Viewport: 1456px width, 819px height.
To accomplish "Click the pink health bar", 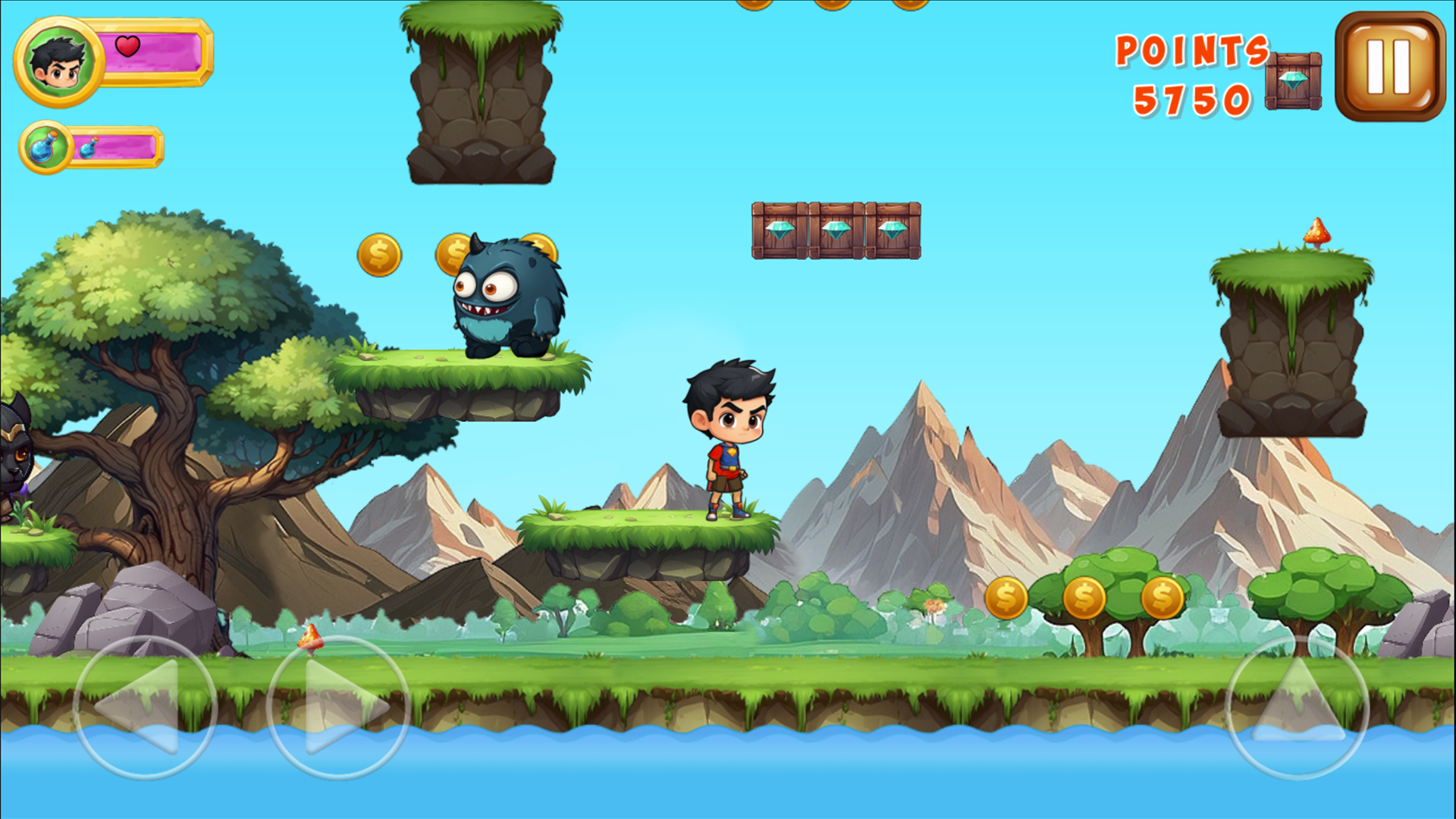I will tap(152, 52).
